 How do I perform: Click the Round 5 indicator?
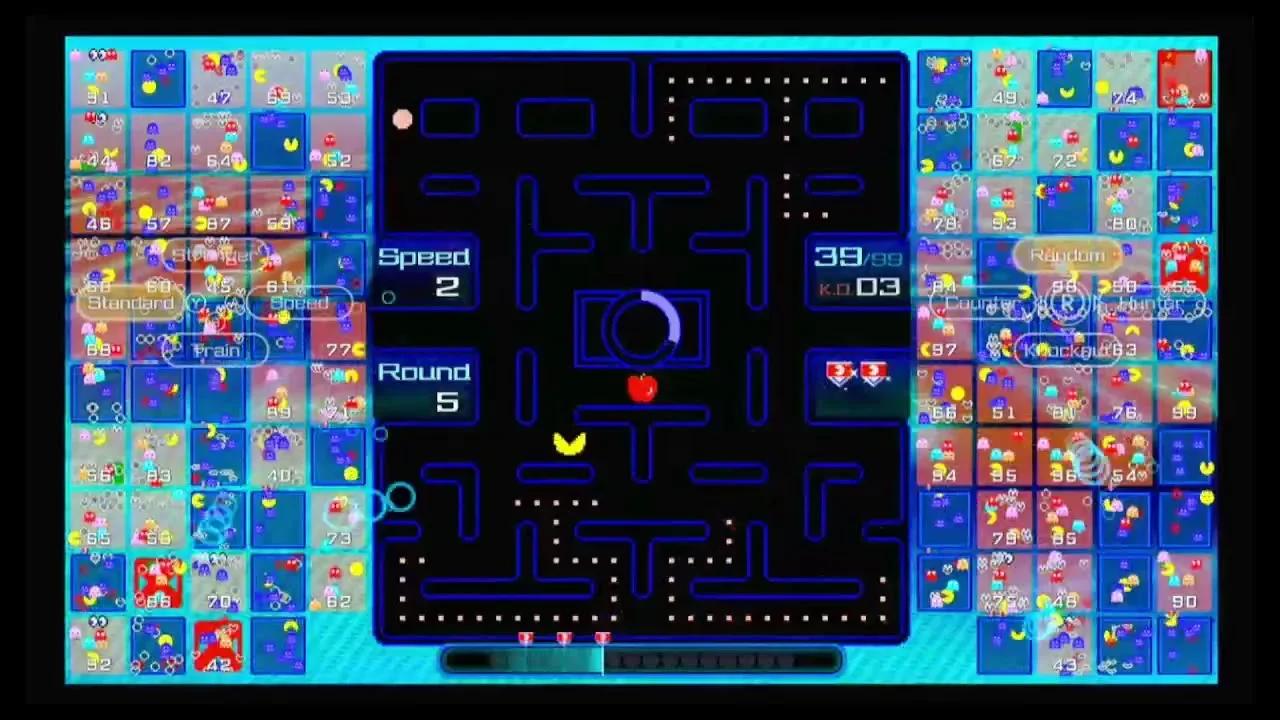[x=425, y=387]
